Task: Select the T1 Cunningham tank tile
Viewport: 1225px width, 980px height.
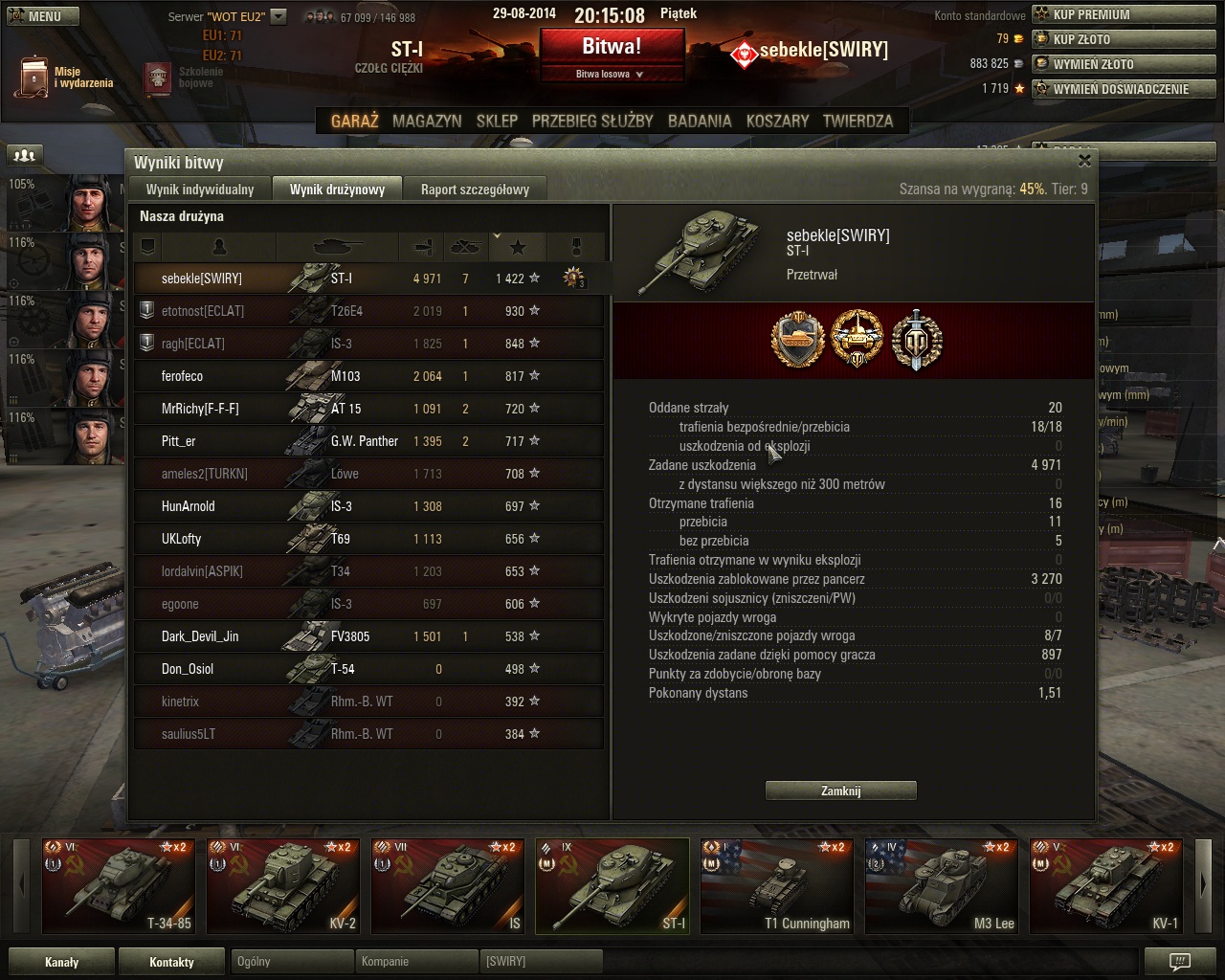Action: pos(777,885)
